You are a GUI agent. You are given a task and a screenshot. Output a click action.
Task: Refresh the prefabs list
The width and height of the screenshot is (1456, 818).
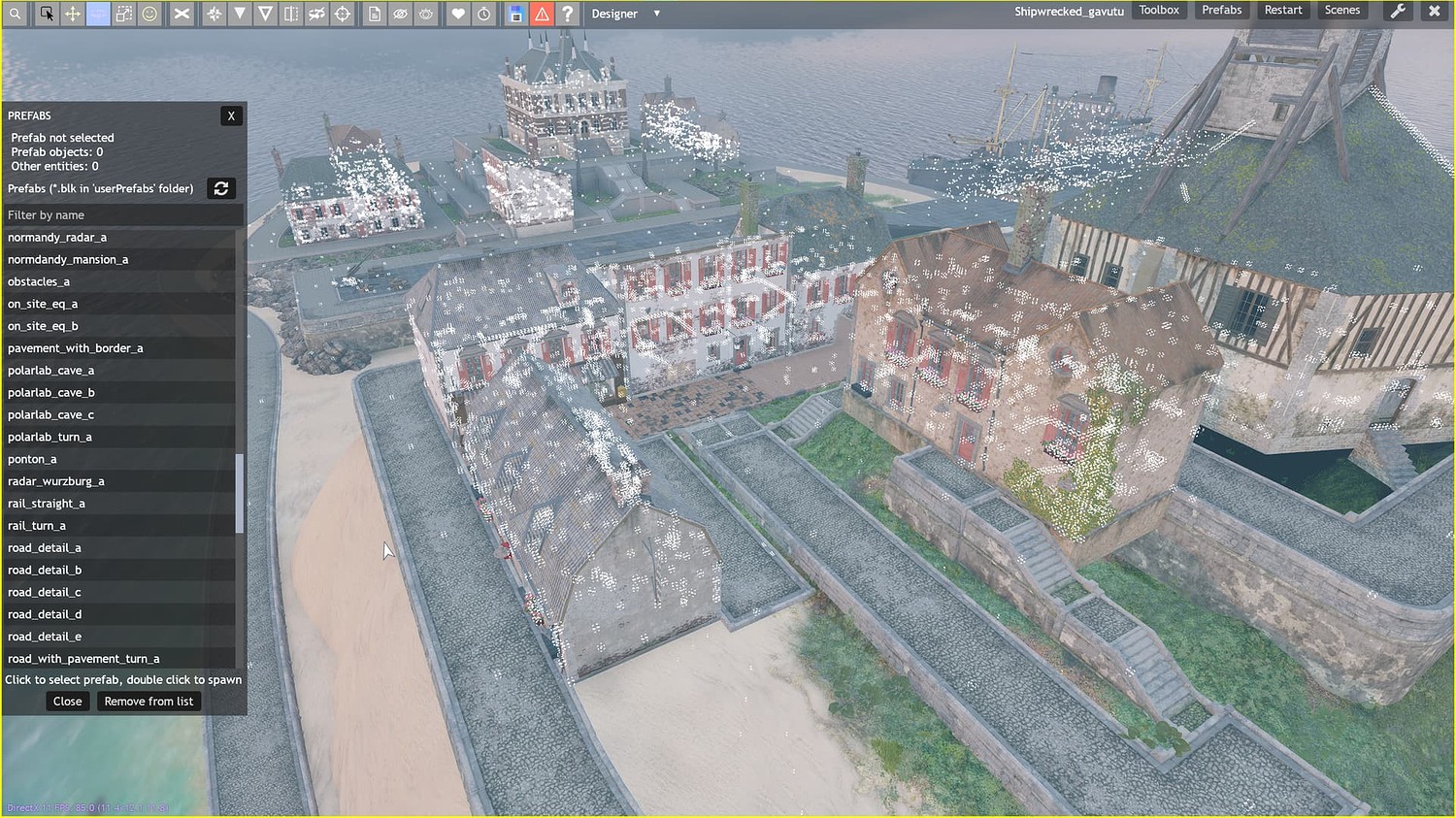(221, 188)
